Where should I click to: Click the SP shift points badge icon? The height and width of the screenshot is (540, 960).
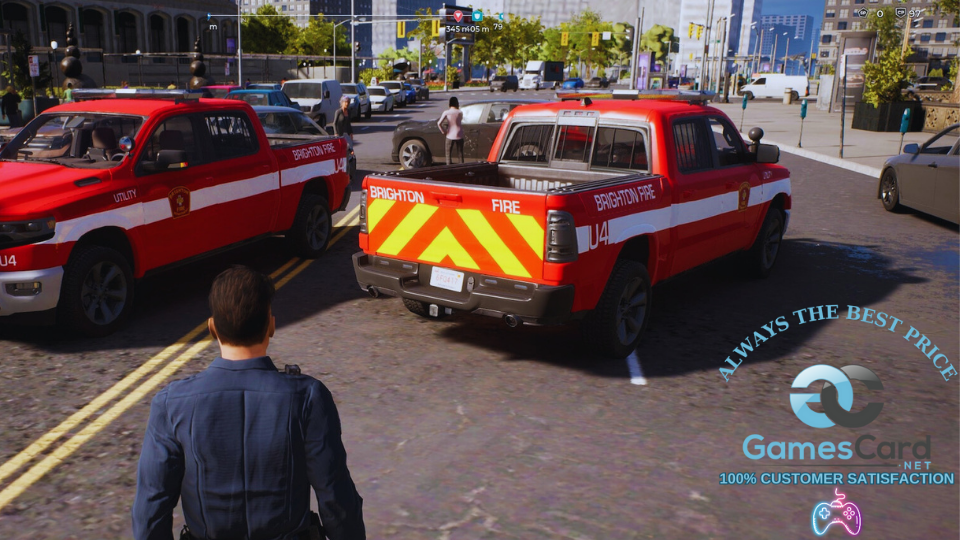(861, 13)
